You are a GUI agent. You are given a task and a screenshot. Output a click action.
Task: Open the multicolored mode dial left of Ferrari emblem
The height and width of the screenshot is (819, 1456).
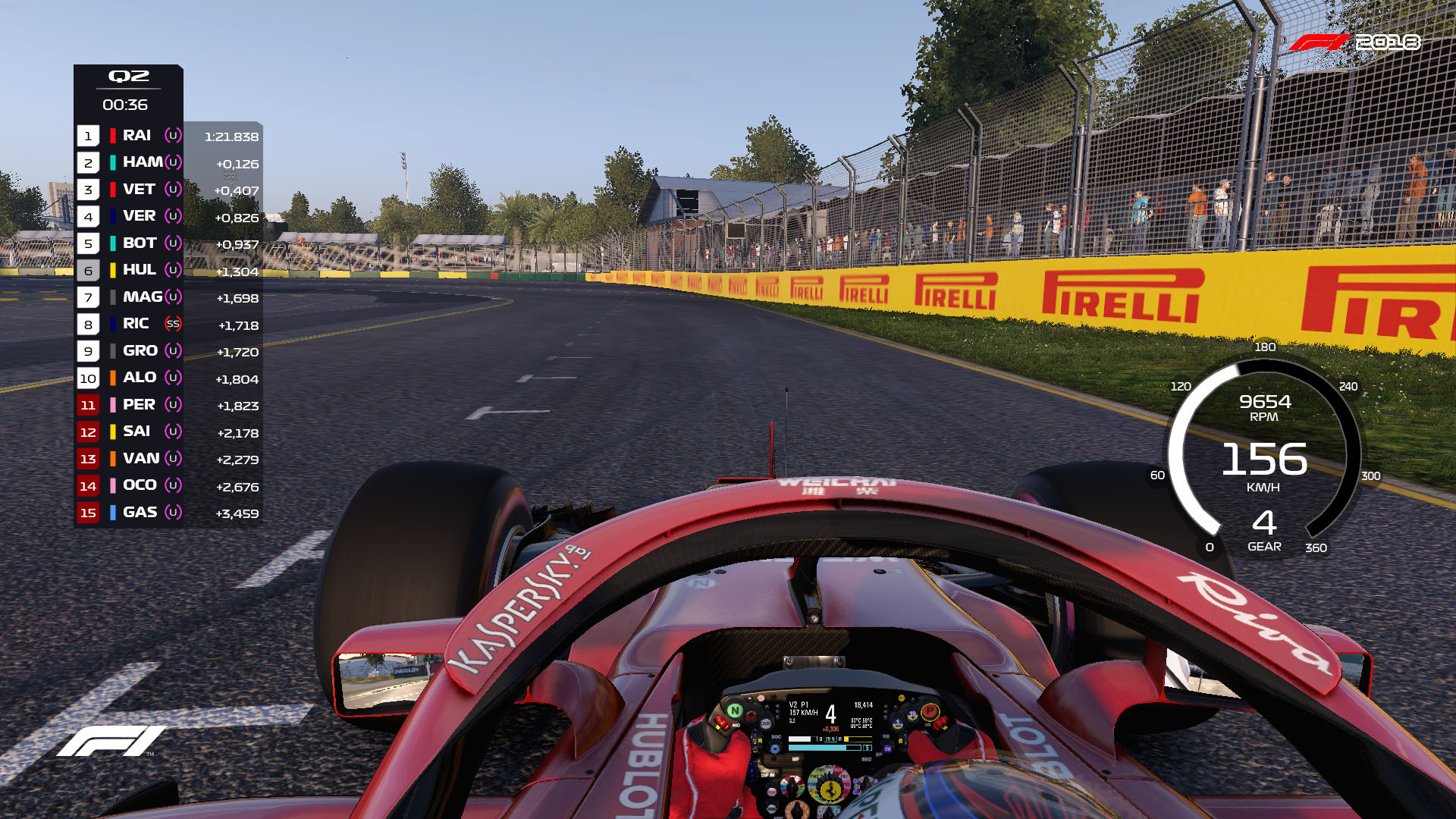pyautogui.click(x=792, y=786)
